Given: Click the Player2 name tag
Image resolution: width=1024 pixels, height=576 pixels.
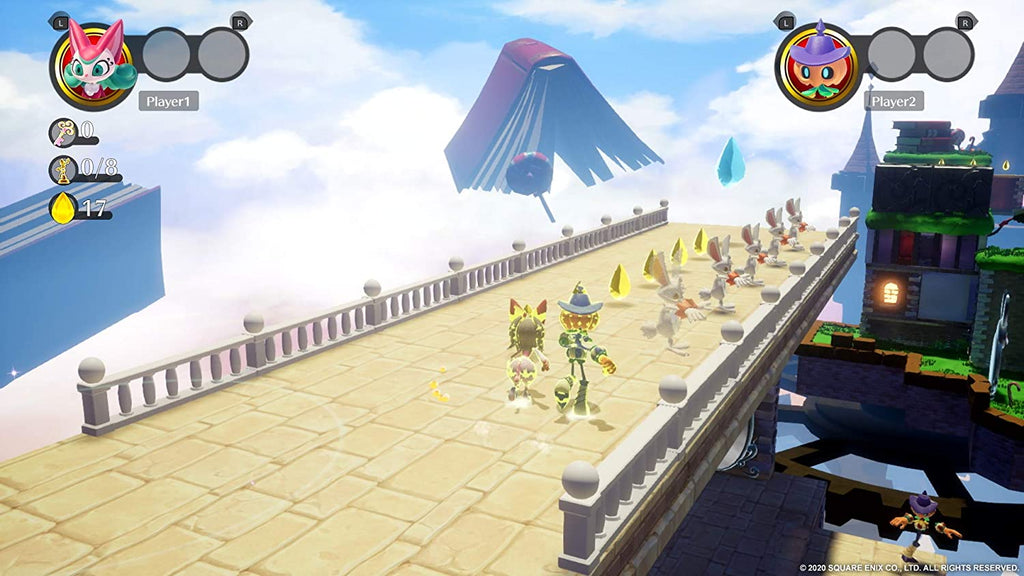Looking at the screenshot, I should click(x=893, y=101).
